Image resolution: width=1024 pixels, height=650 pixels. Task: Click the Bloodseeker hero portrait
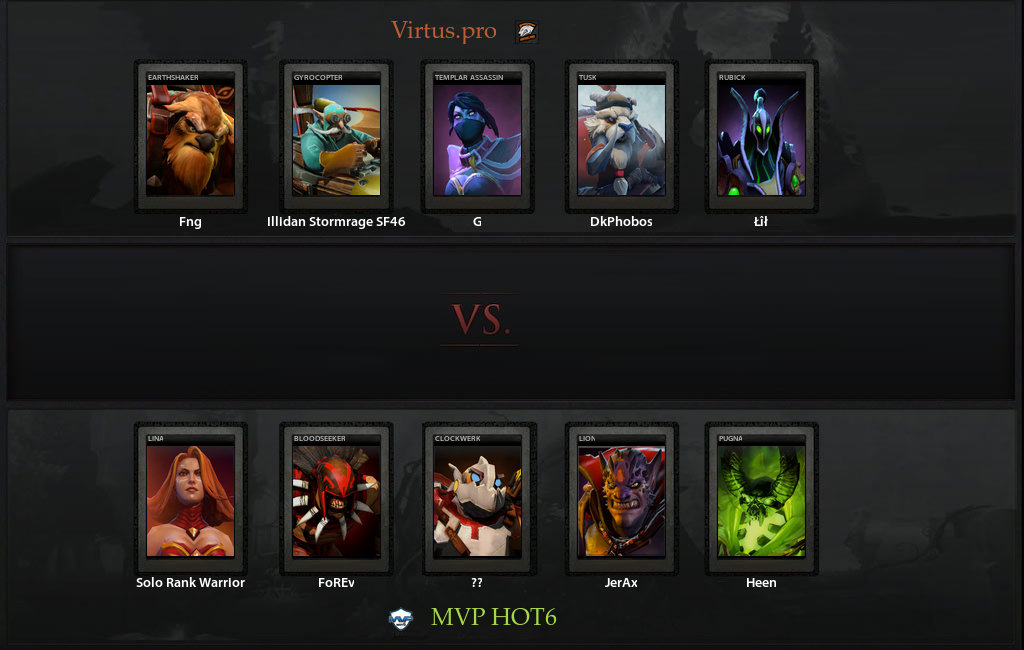(x=336, y=500)
